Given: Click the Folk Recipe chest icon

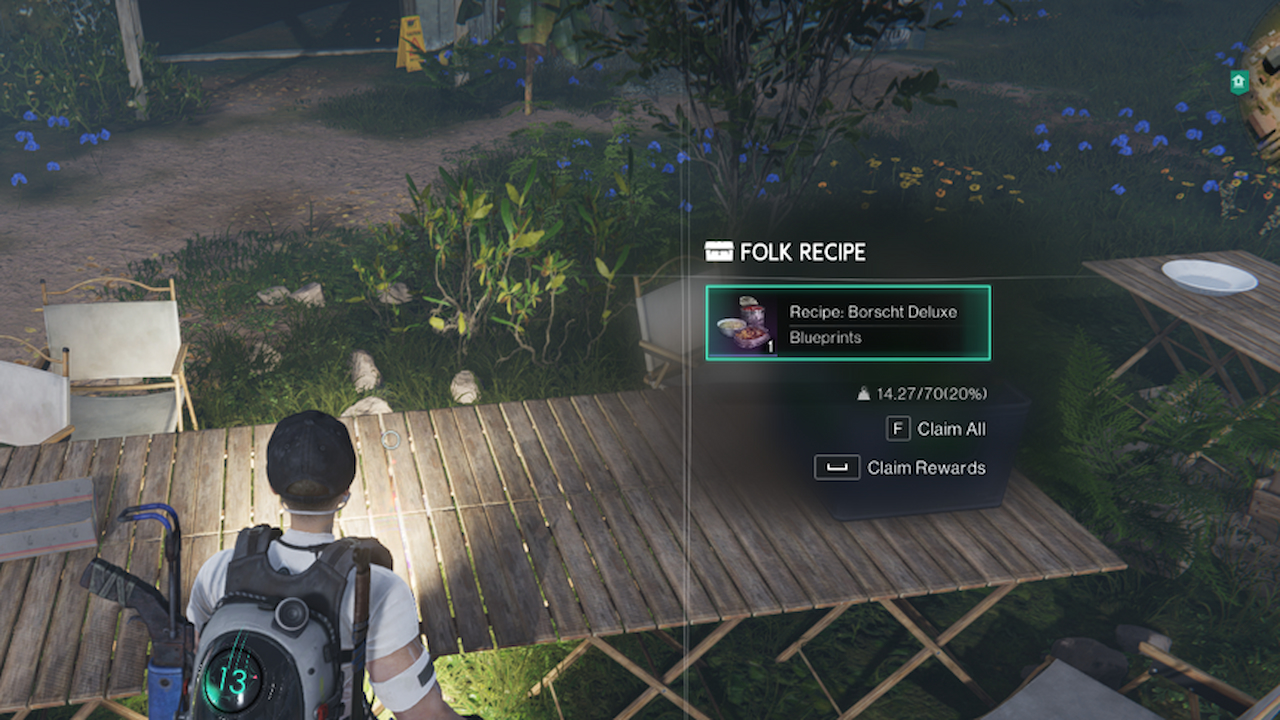Looking at the screenshot, I should (x=719, y=252).
